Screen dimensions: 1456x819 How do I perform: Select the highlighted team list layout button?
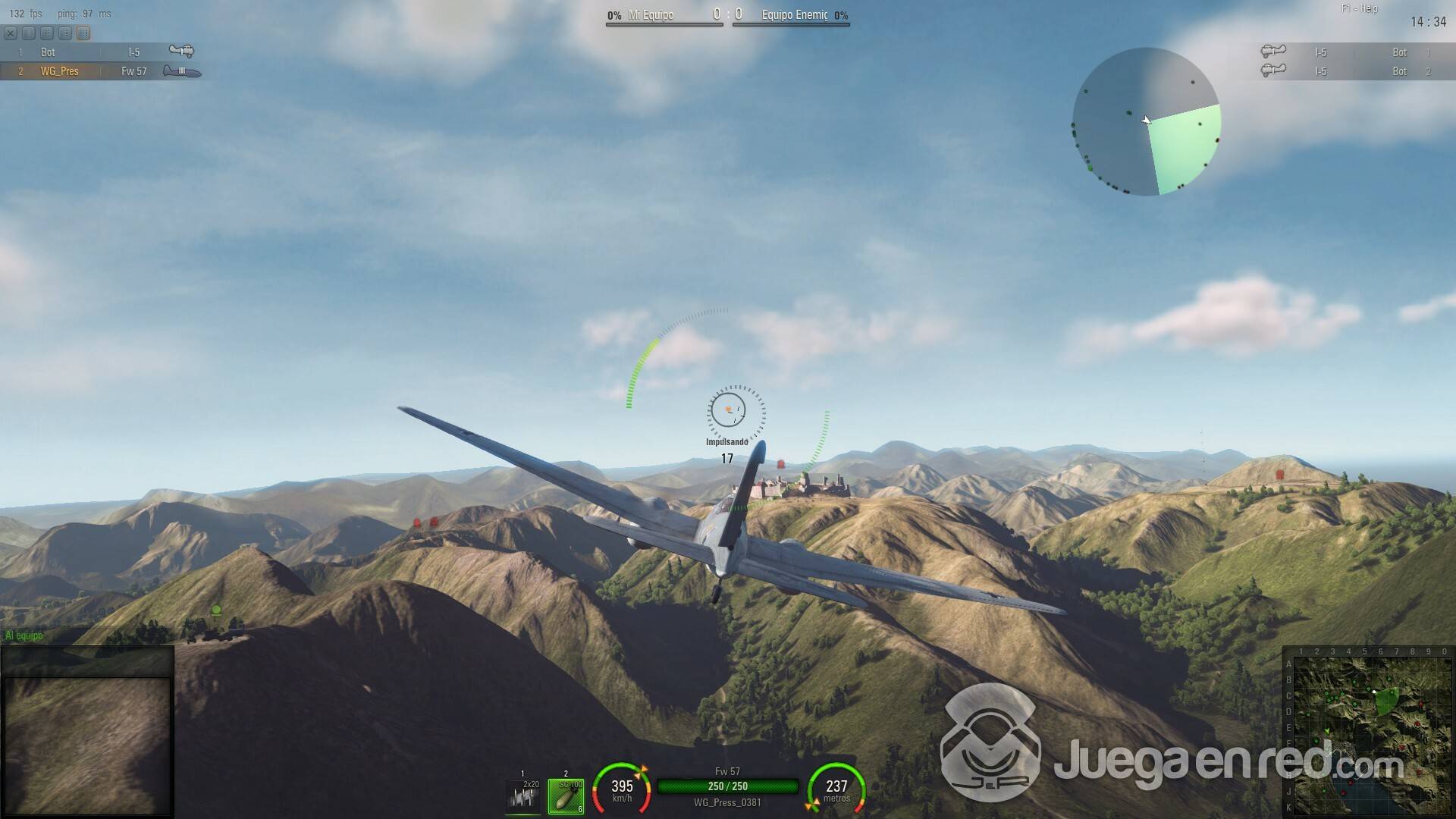(x=83, y=33)
